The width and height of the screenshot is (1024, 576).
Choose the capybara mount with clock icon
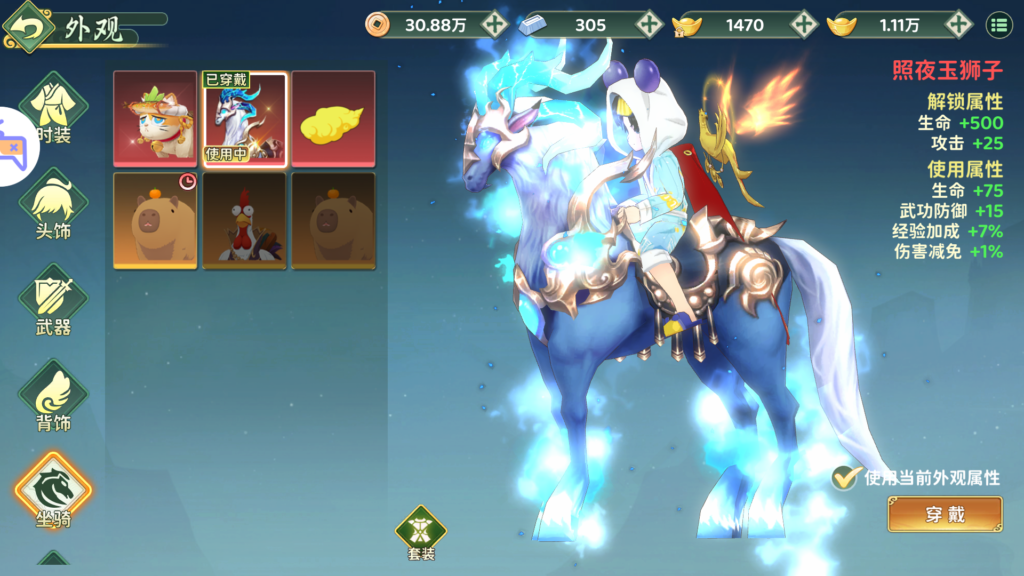(154, 221)
